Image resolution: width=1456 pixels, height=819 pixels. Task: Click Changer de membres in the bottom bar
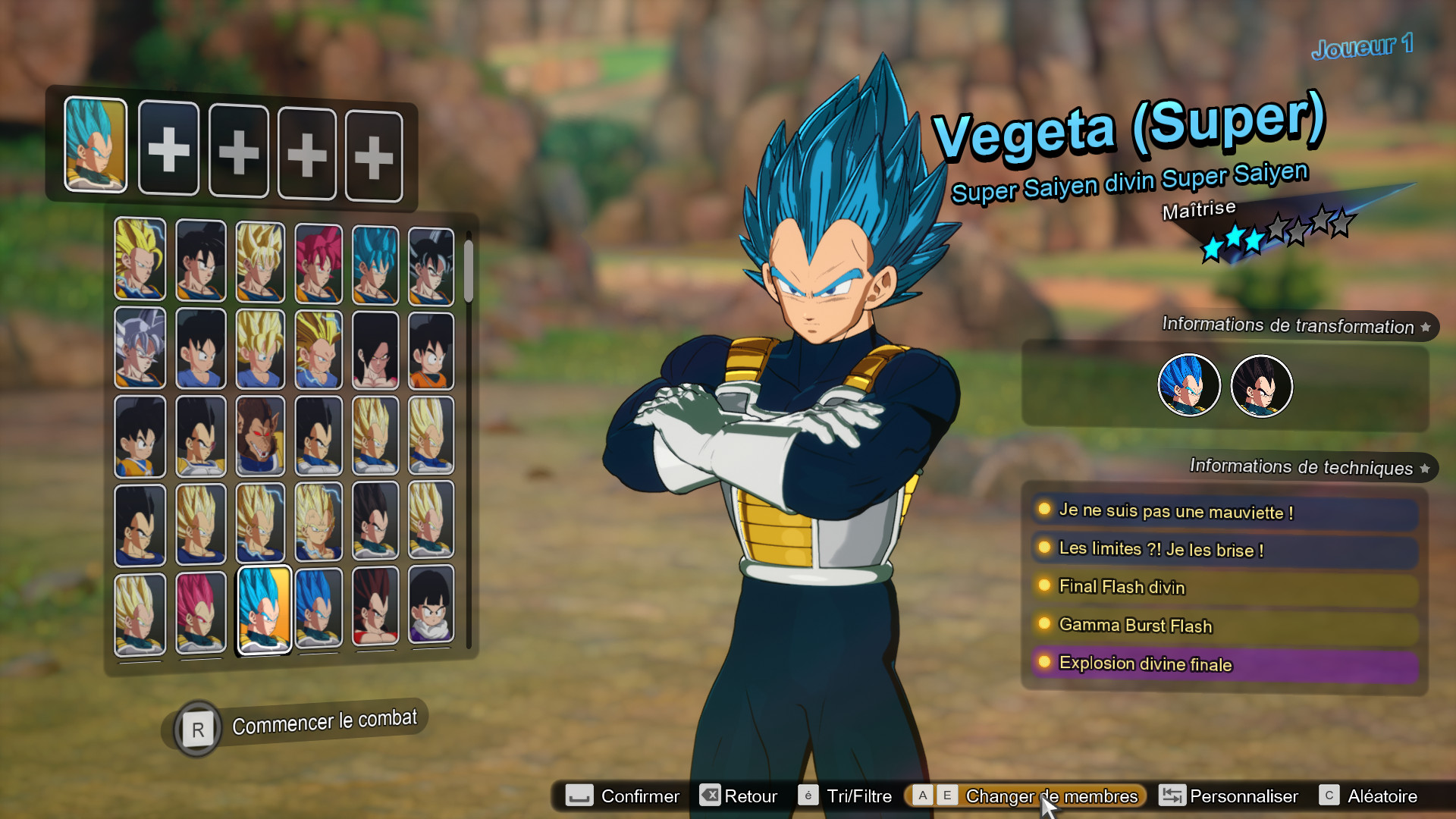pos(1051,796)
